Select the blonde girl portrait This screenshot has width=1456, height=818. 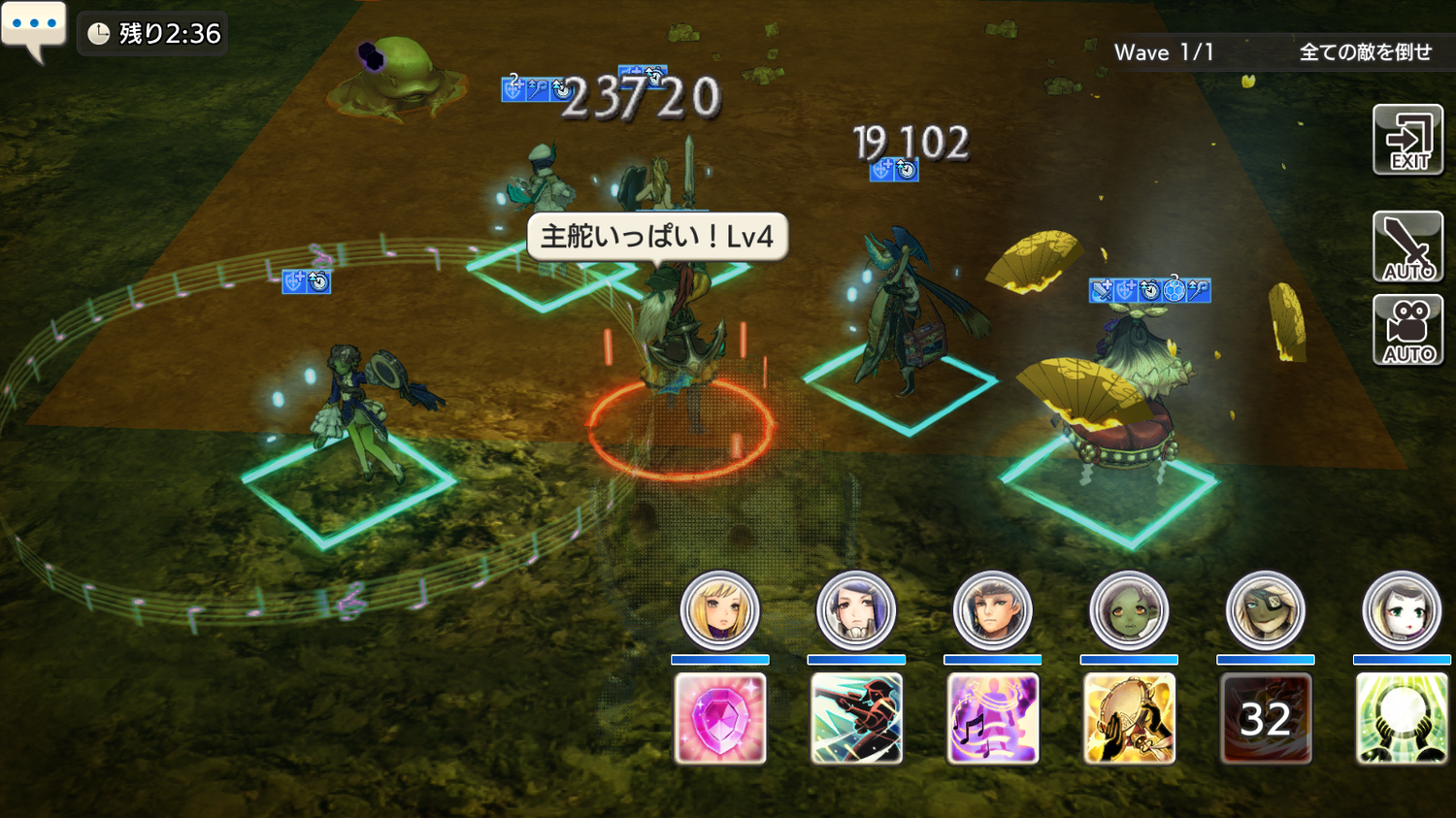pyautogui.click(x=719, y=610)
